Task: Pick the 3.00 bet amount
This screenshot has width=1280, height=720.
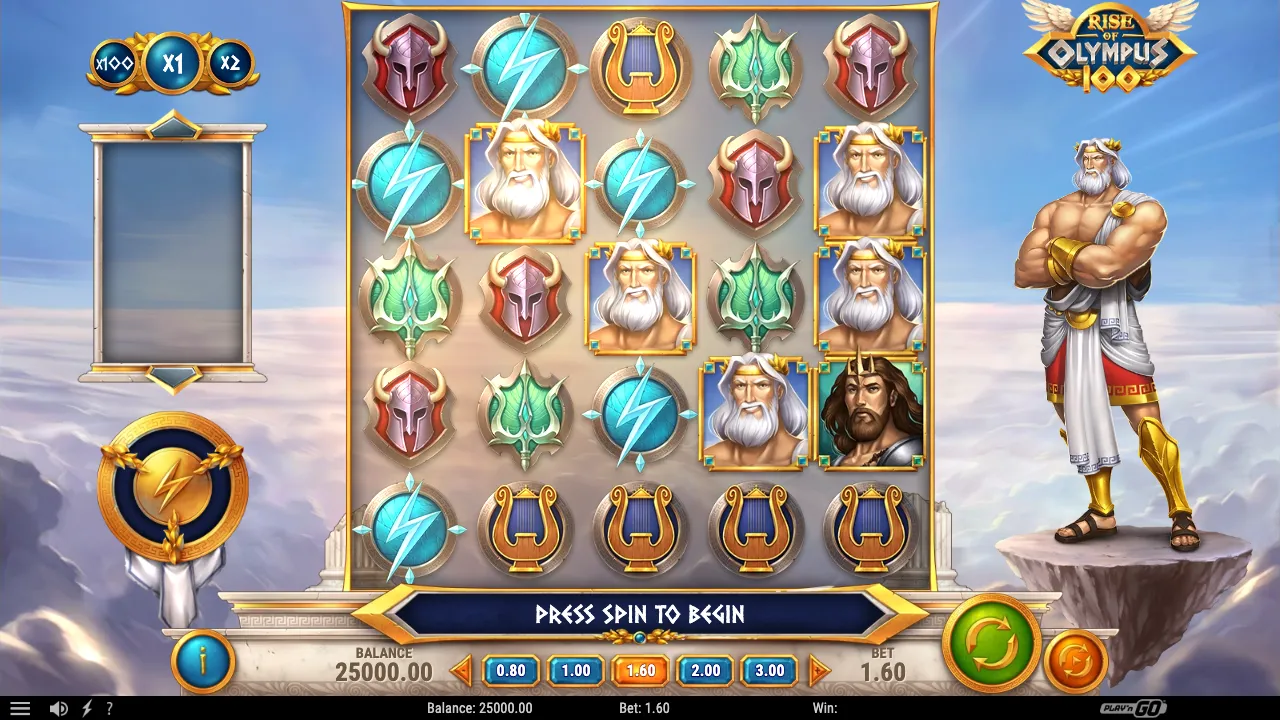Action: coord(769,670)
